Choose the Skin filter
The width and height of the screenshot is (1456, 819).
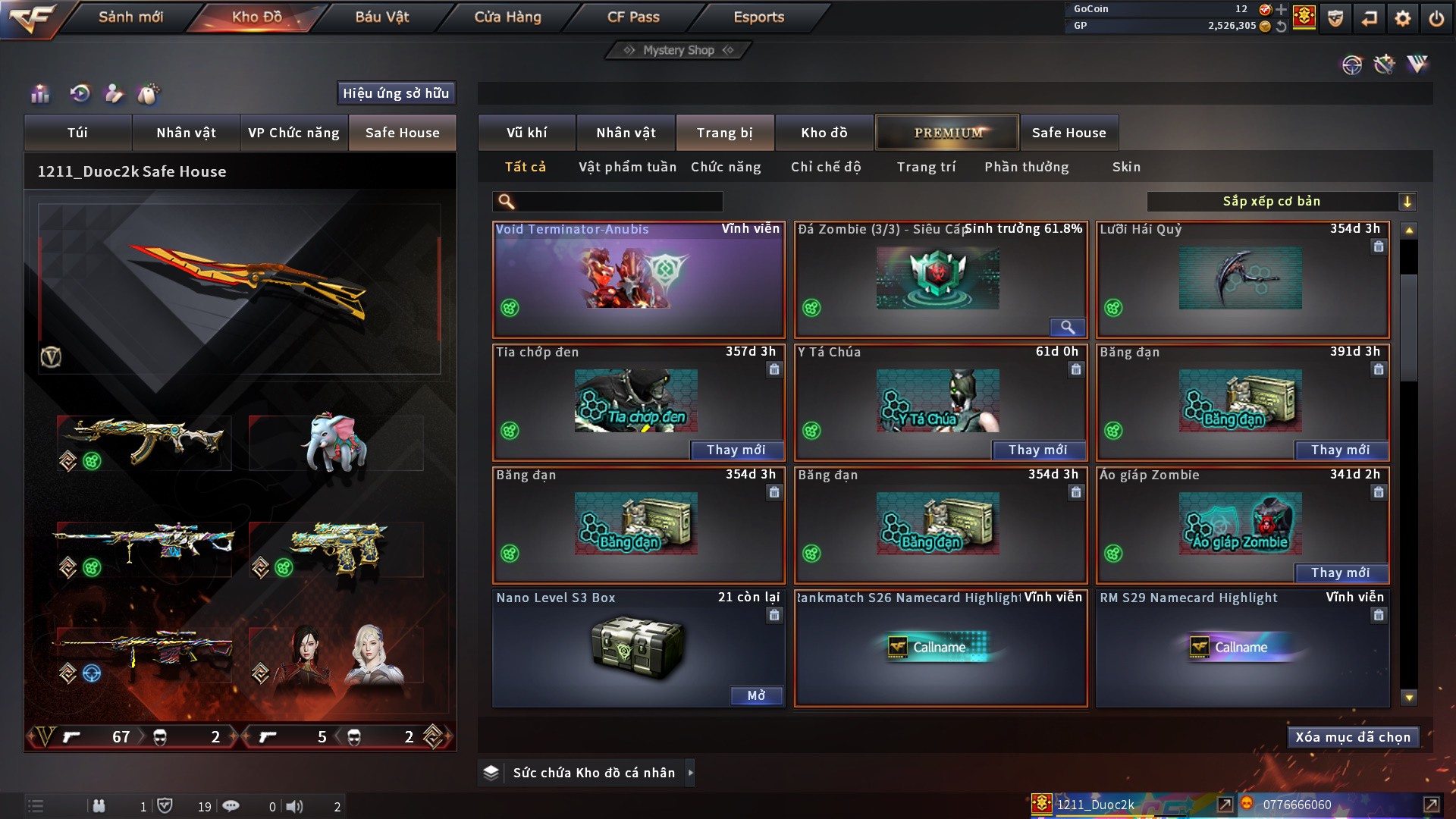tap(1126, 167)
